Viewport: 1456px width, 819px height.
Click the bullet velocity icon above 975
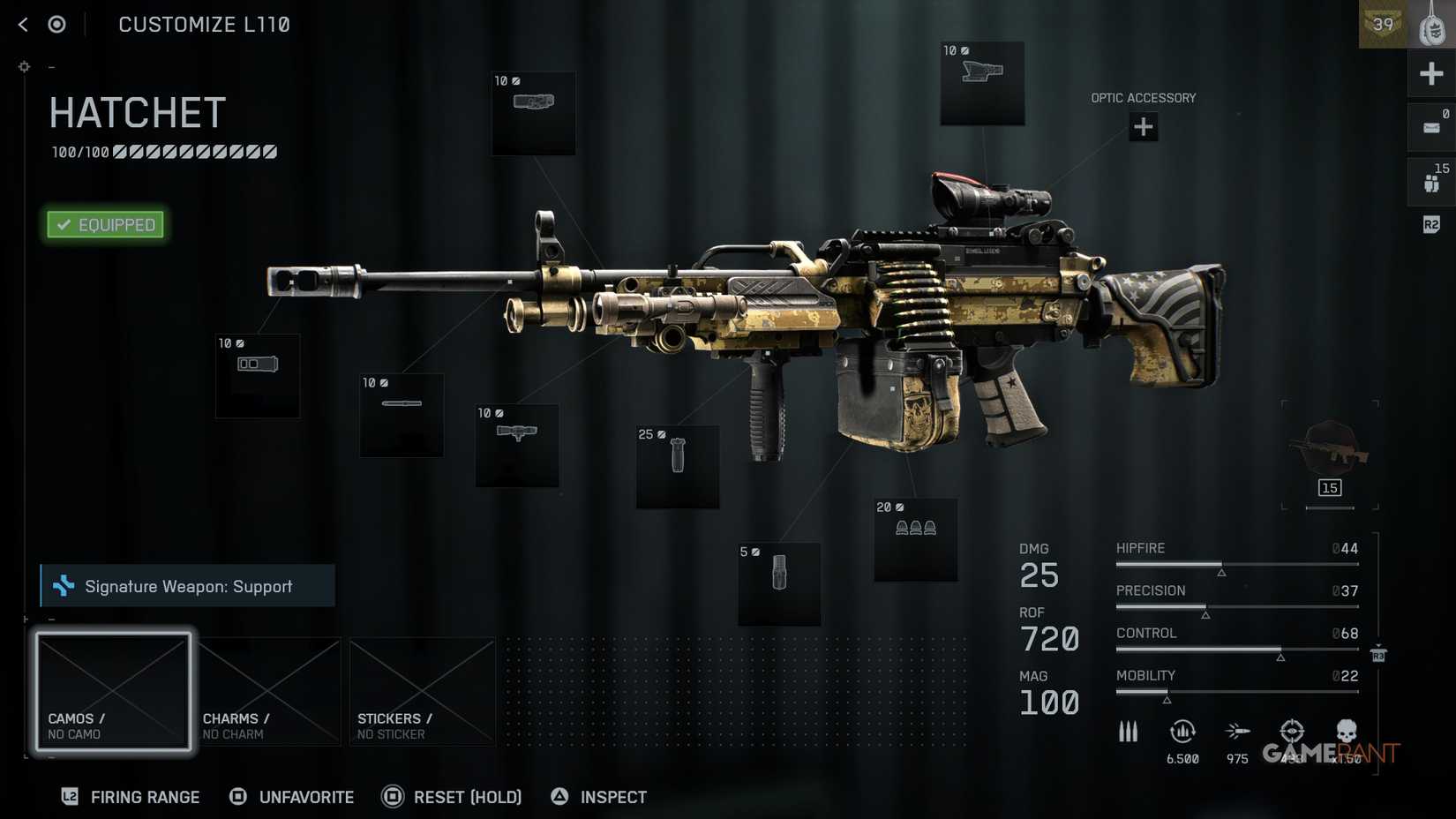coord(1237,730)
